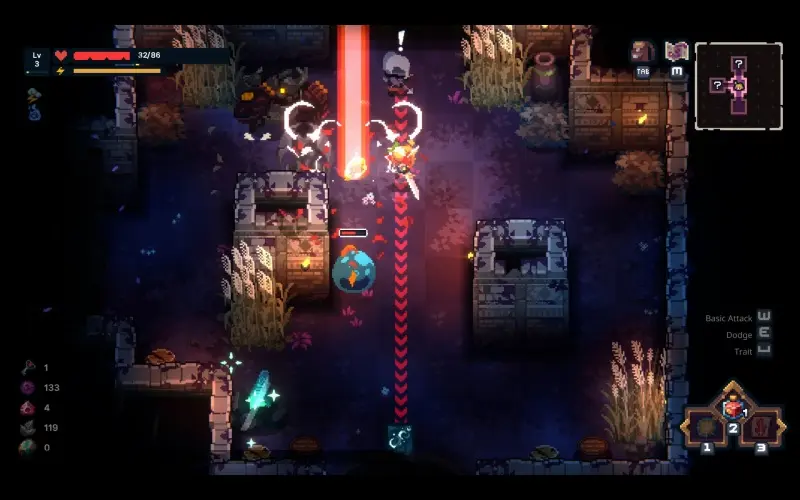
Task: Select the red cube item in slot 2
Action: [x=733, y=408]
